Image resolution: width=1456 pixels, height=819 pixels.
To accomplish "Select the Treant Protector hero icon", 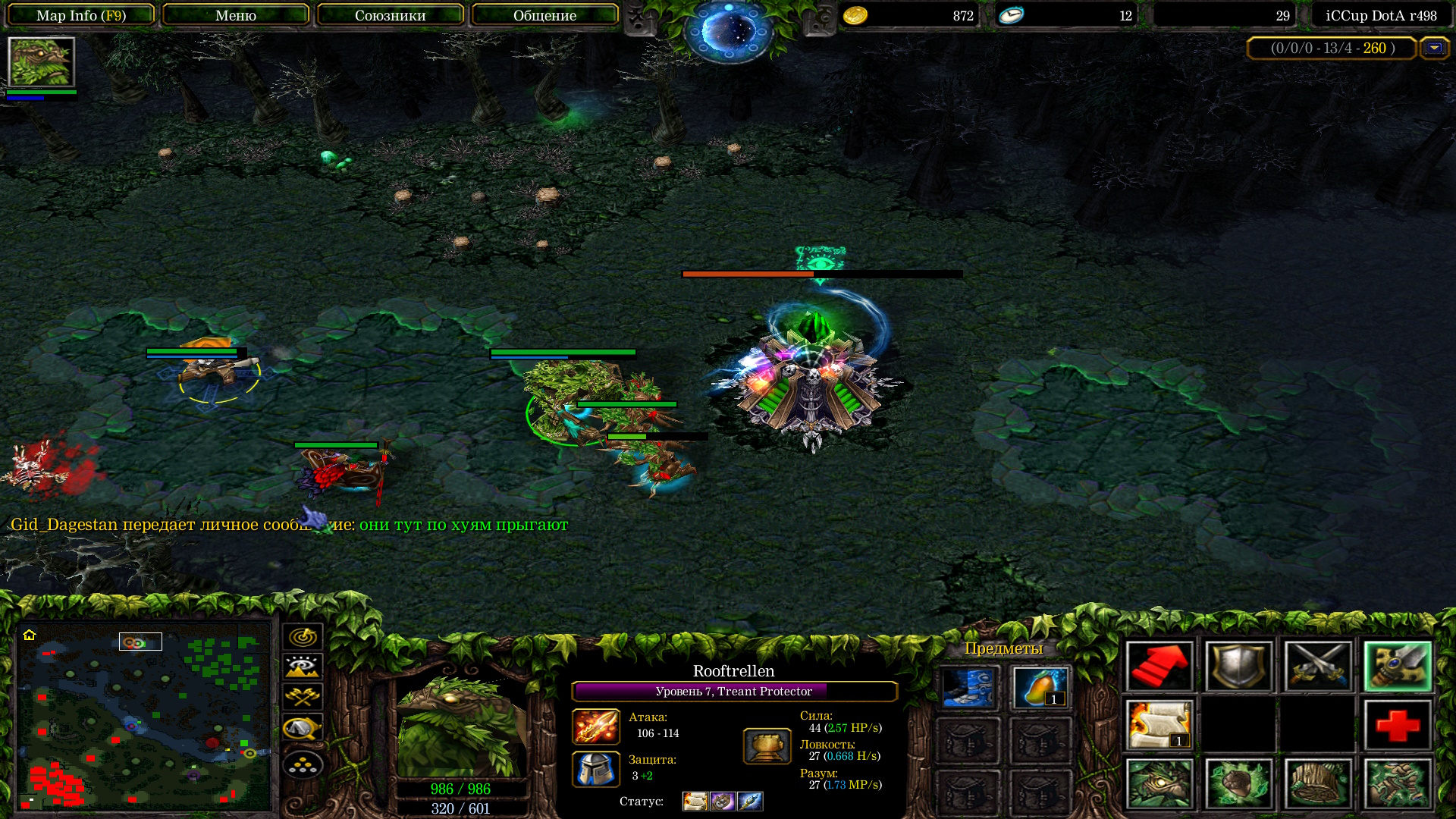I will coord(41,62).
